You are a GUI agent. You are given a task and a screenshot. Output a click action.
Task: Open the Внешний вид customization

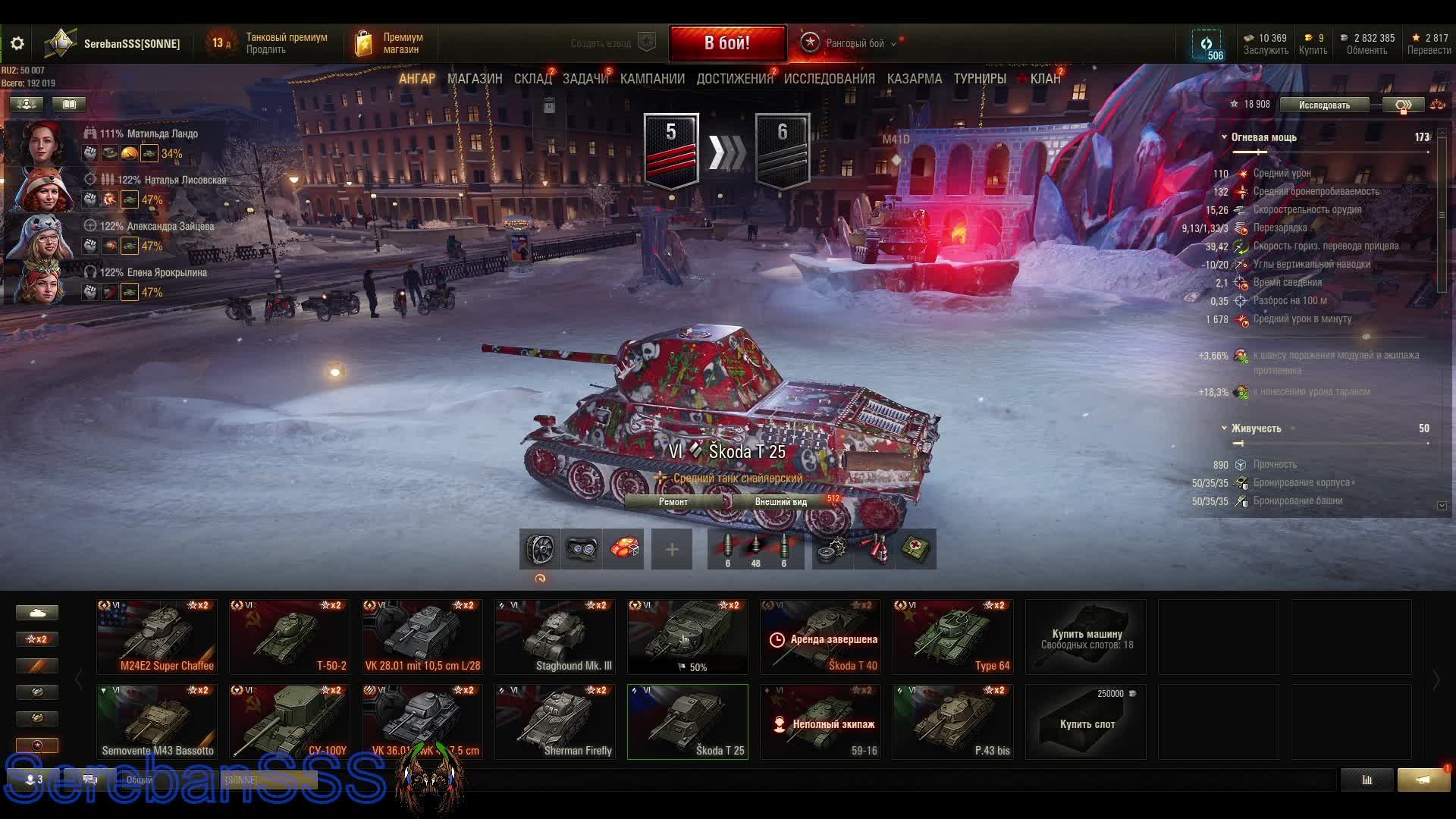(x=780, y=502)
